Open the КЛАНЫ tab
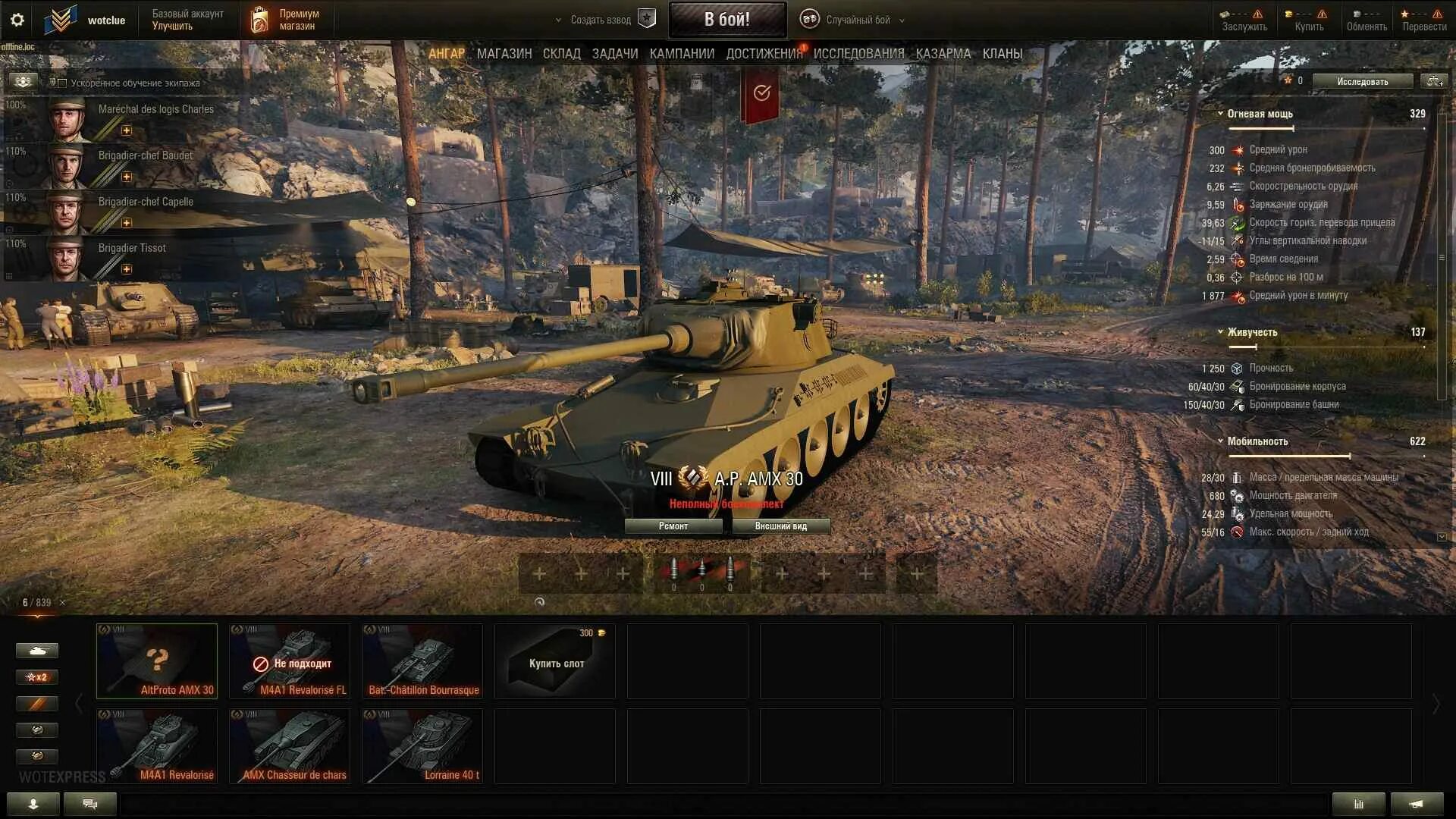Viewport: 1456px width, 819px height. click(1002, 54)
